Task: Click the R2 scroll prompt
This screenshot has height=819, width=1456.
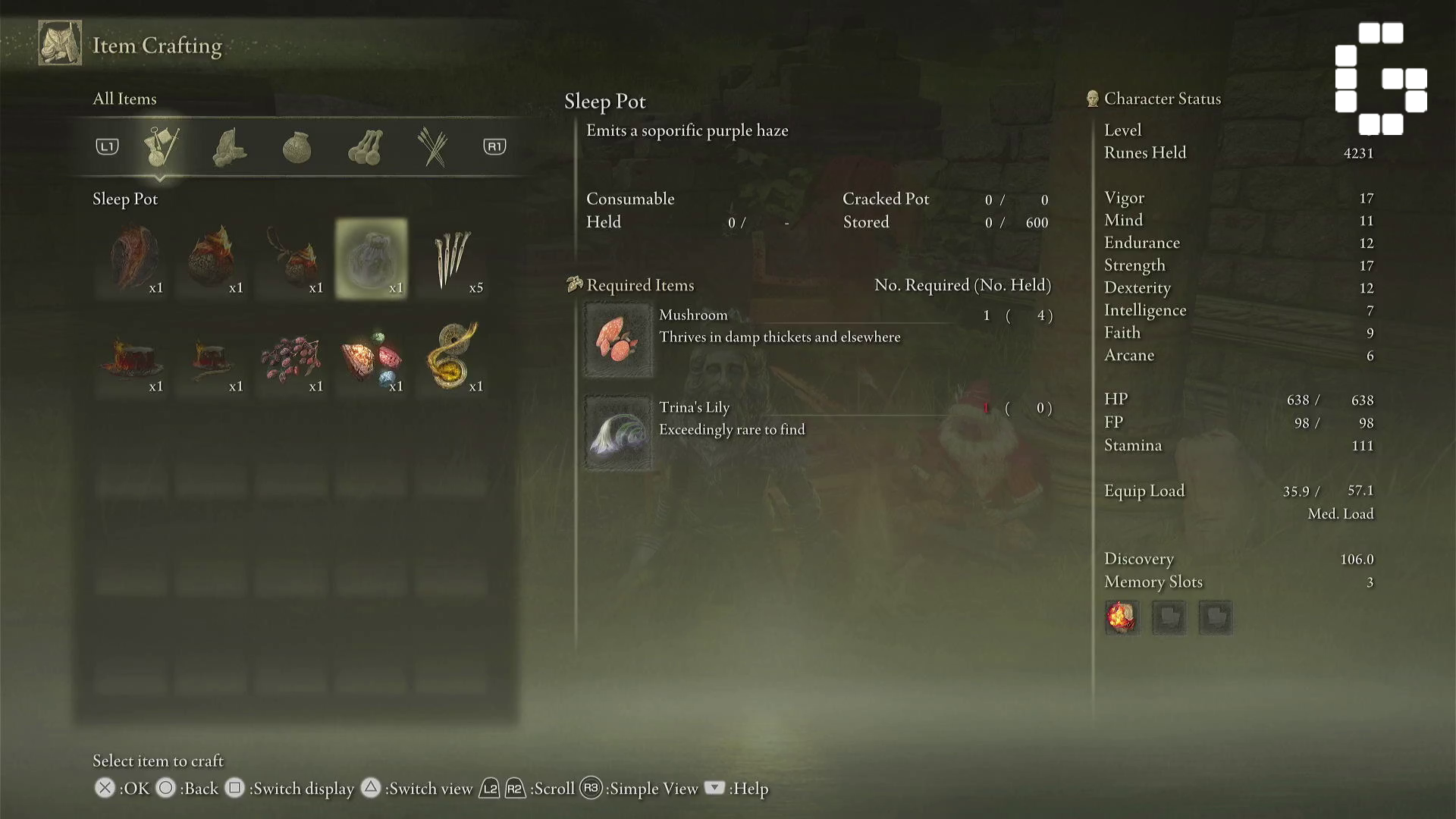Action: (x=516, y=789)
